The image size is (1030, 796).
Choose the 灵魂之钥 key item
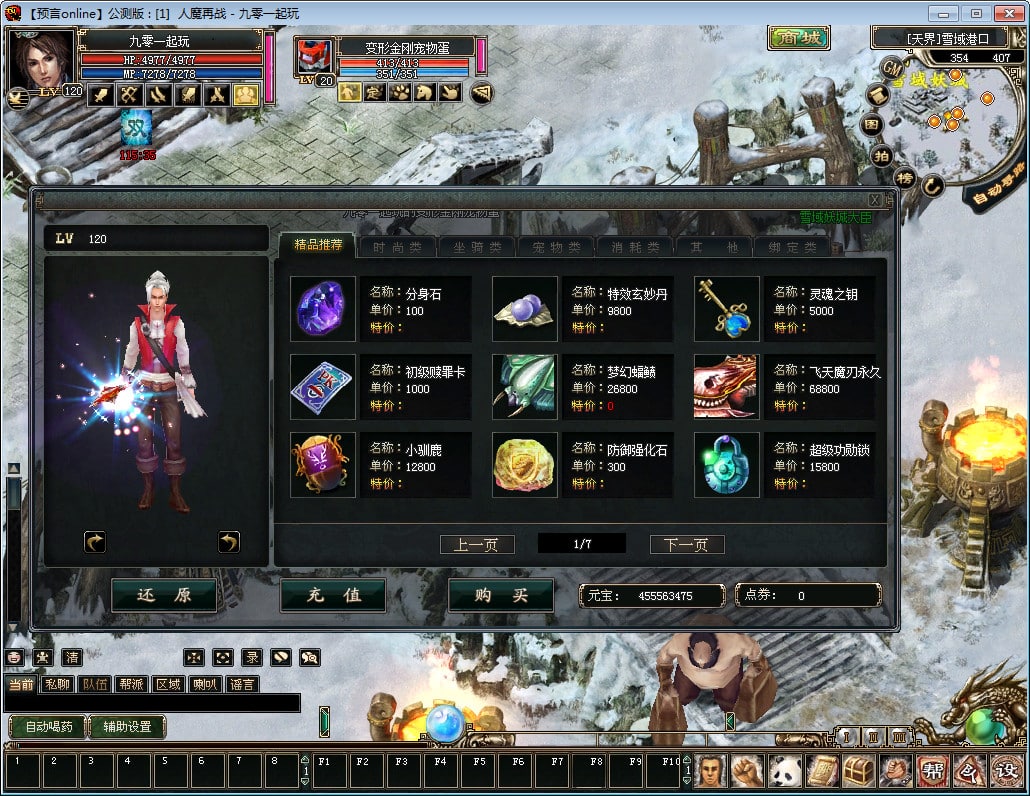(x=727, y=309)
